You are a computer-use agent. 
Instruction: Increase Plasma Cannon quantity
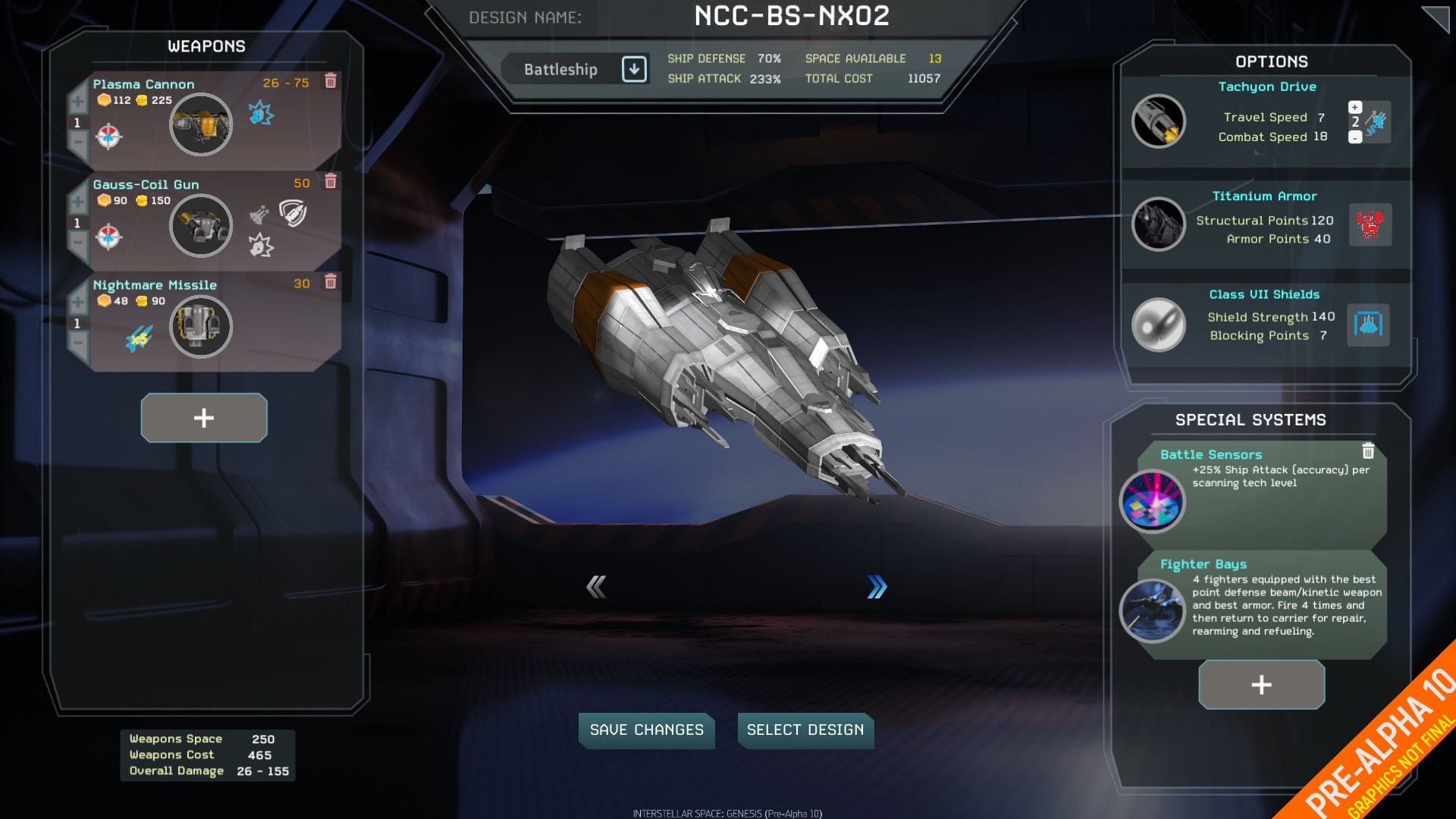tap(78, 102)
